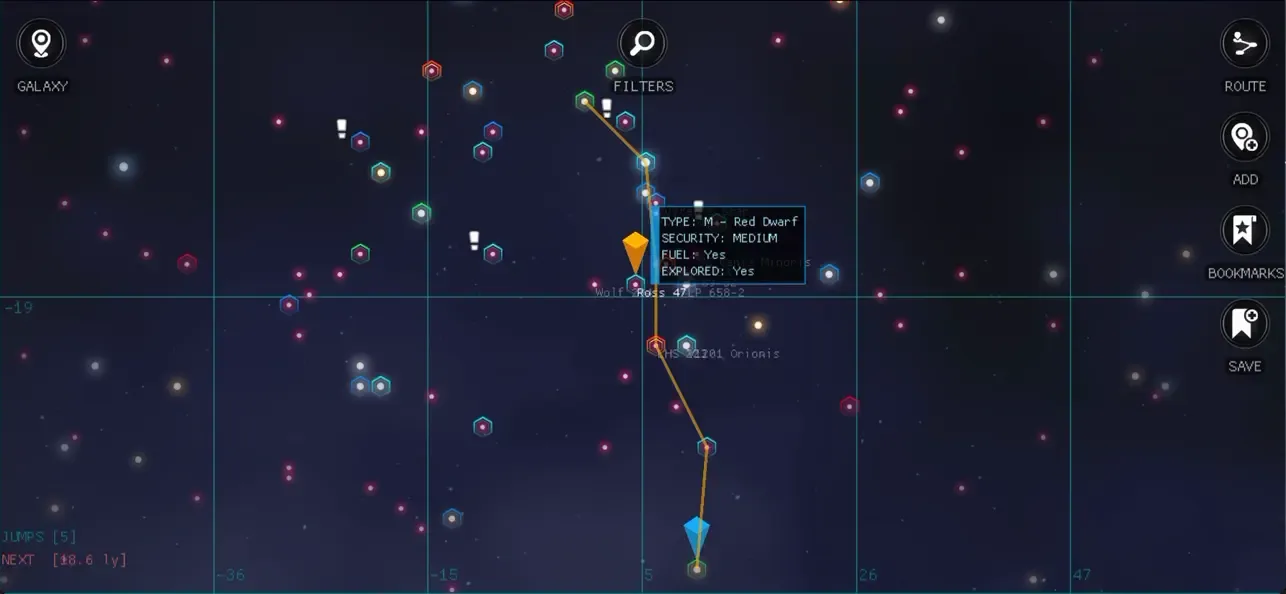Open the Route planner
This screenshot has height=594, width=1286.
pos(1244,44)
